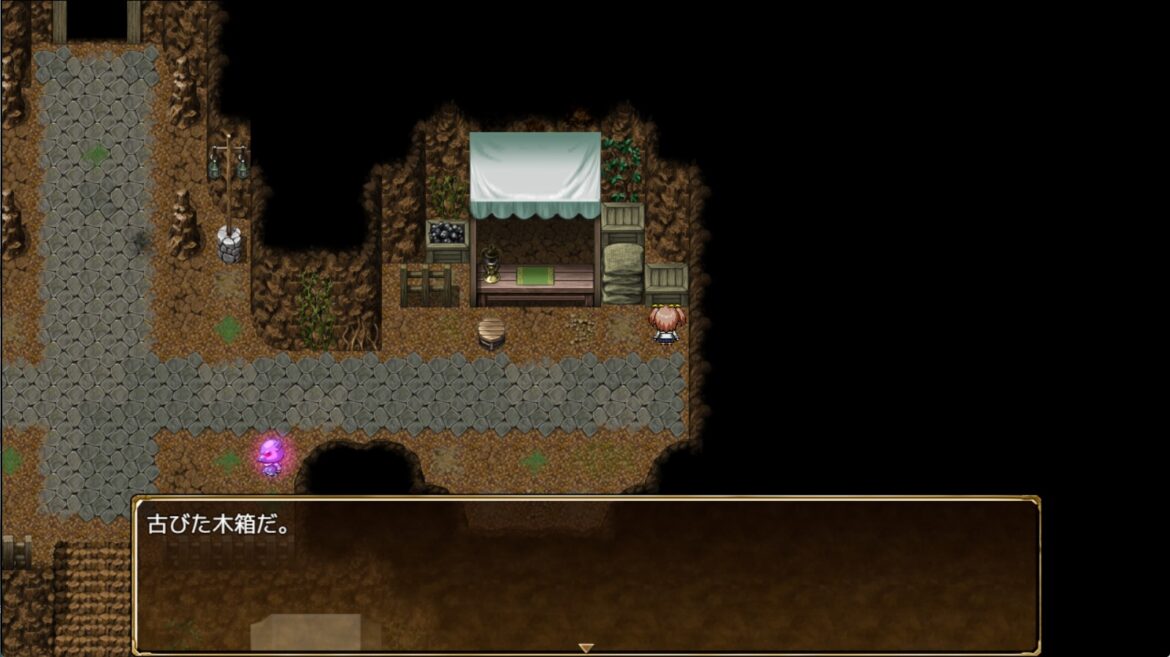The width and height of the screenshot is (1170, 657).
Task: Click the dialogue continue arrow
Action: point(586,648)
